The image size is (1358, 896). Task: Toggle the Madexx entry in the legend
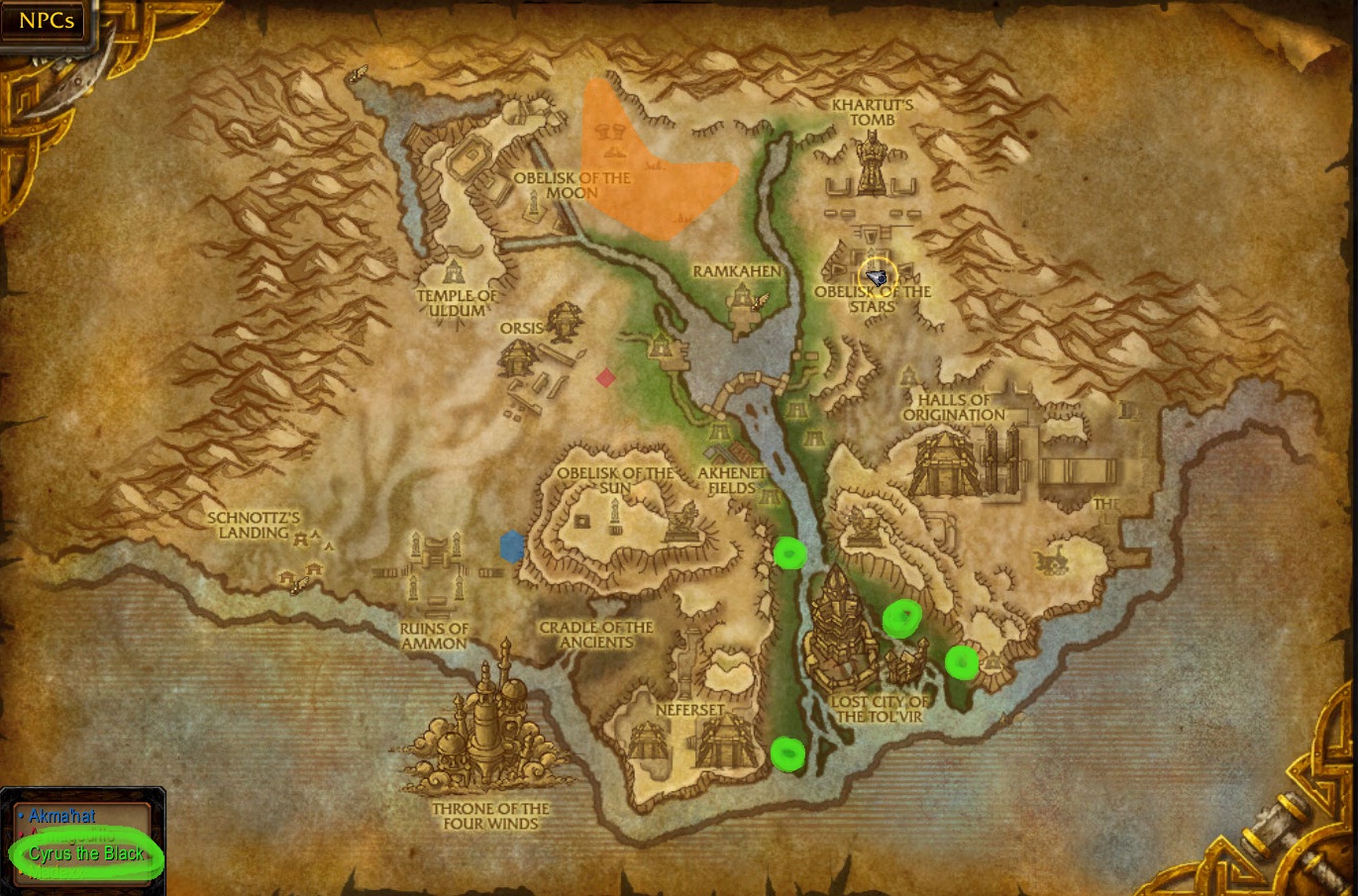click(54, 871)
